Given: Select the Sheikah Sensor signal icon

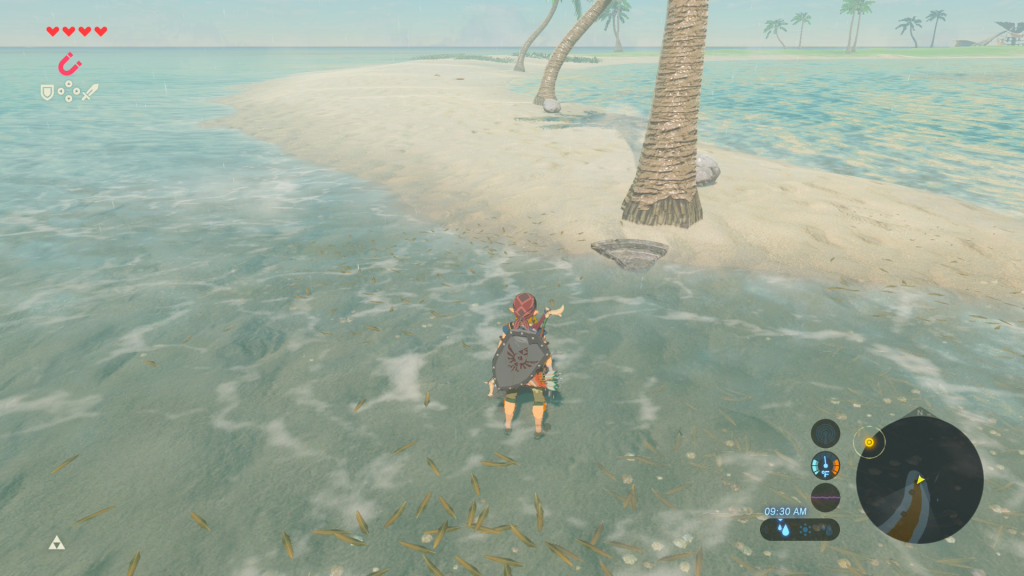Looking at the screenshot, I should [825, 433].
